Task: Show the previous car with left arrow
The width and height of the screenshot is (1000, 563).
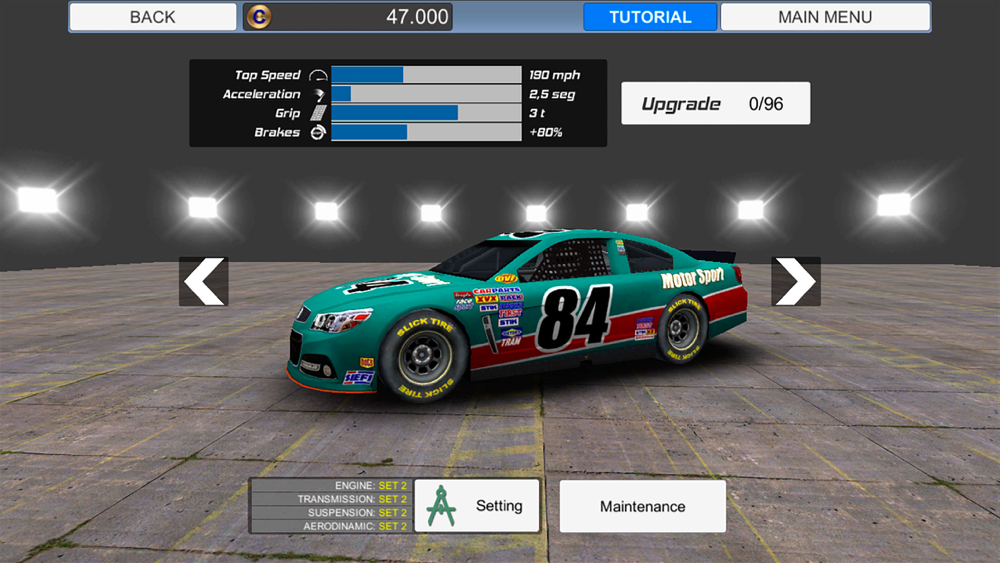Action: [204, 282]
